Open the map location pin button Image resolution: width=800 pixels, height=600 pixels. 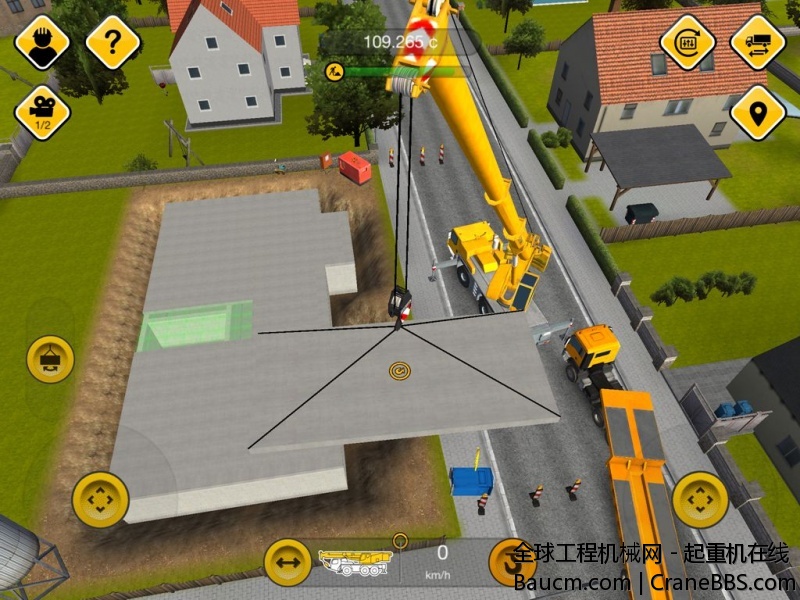[x=757, y=112]
